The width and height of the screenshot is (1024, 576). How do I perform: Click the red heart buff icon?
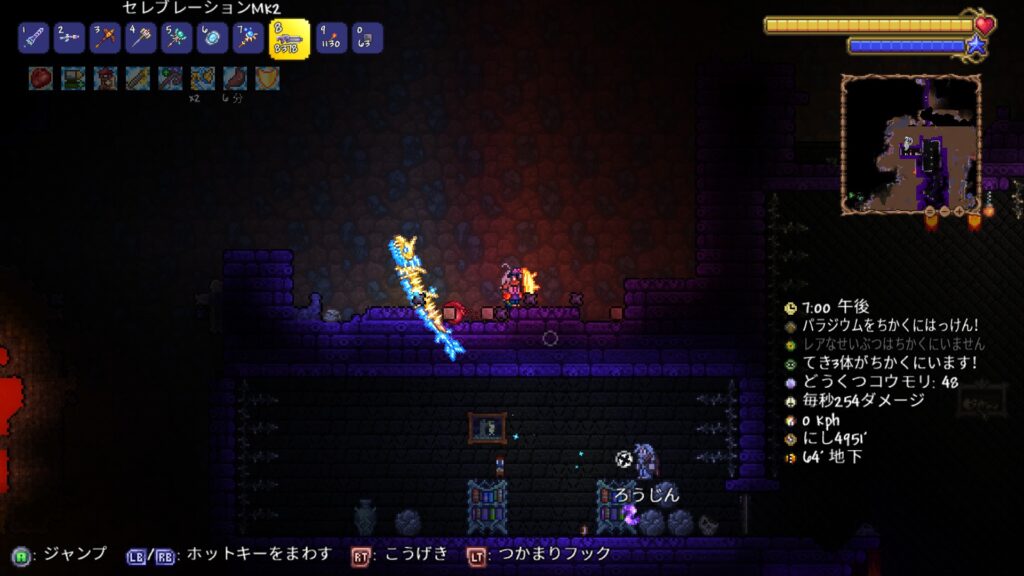[x=41, y=78]
